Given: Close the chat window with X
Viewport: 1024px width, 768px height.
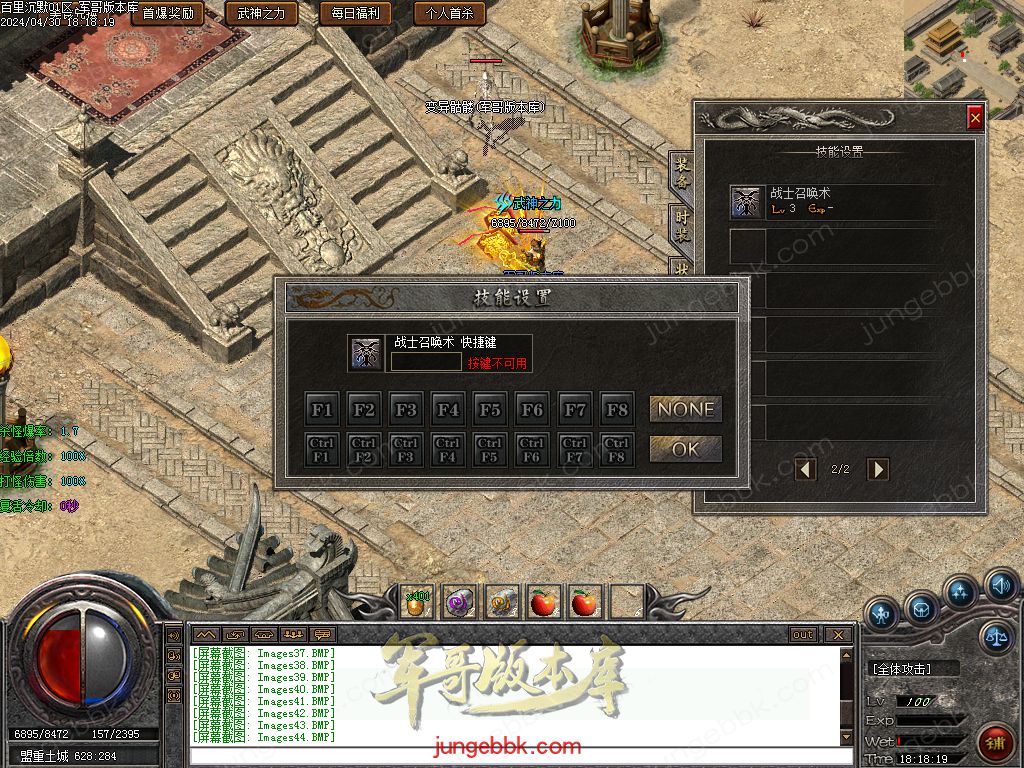Looking at the screenshot, I should coord(838,635).
